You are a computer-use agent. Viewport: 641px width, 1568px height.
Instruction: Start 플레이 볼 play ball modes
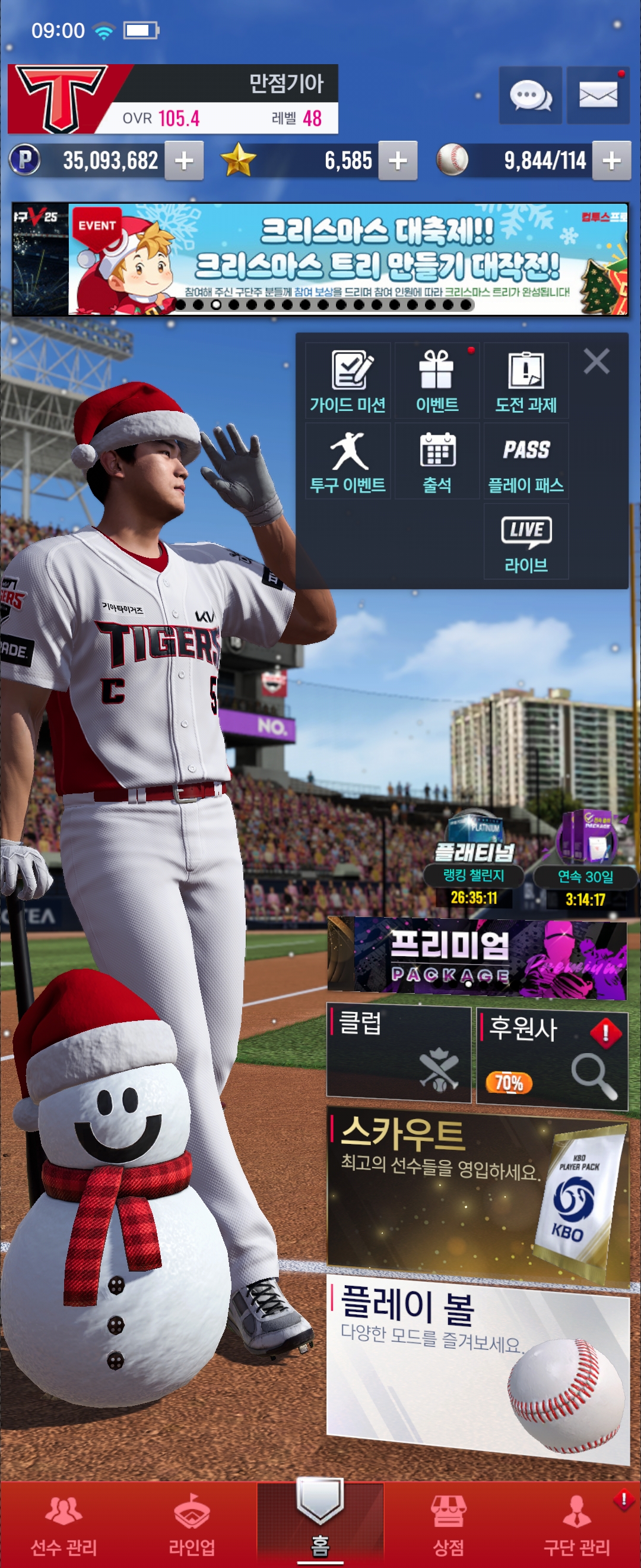coord(478,1368)
